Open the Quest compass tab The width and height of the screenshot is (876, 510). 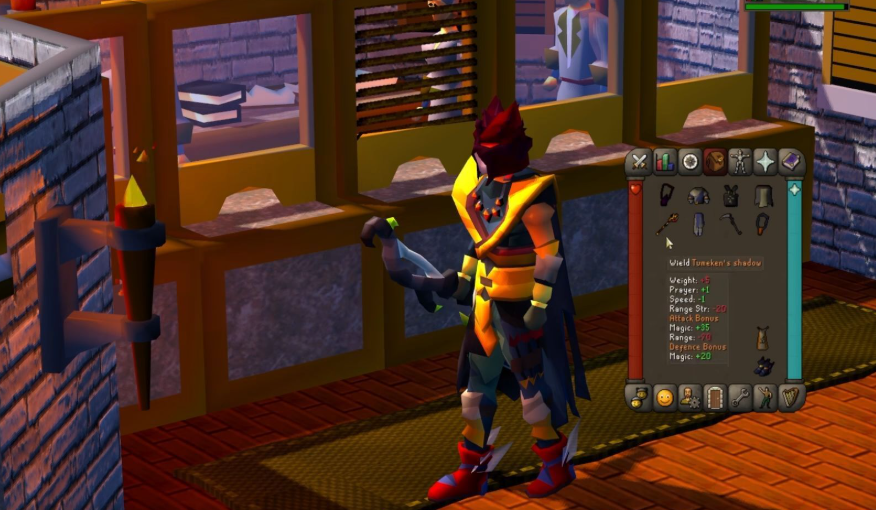tap(690, 162)
